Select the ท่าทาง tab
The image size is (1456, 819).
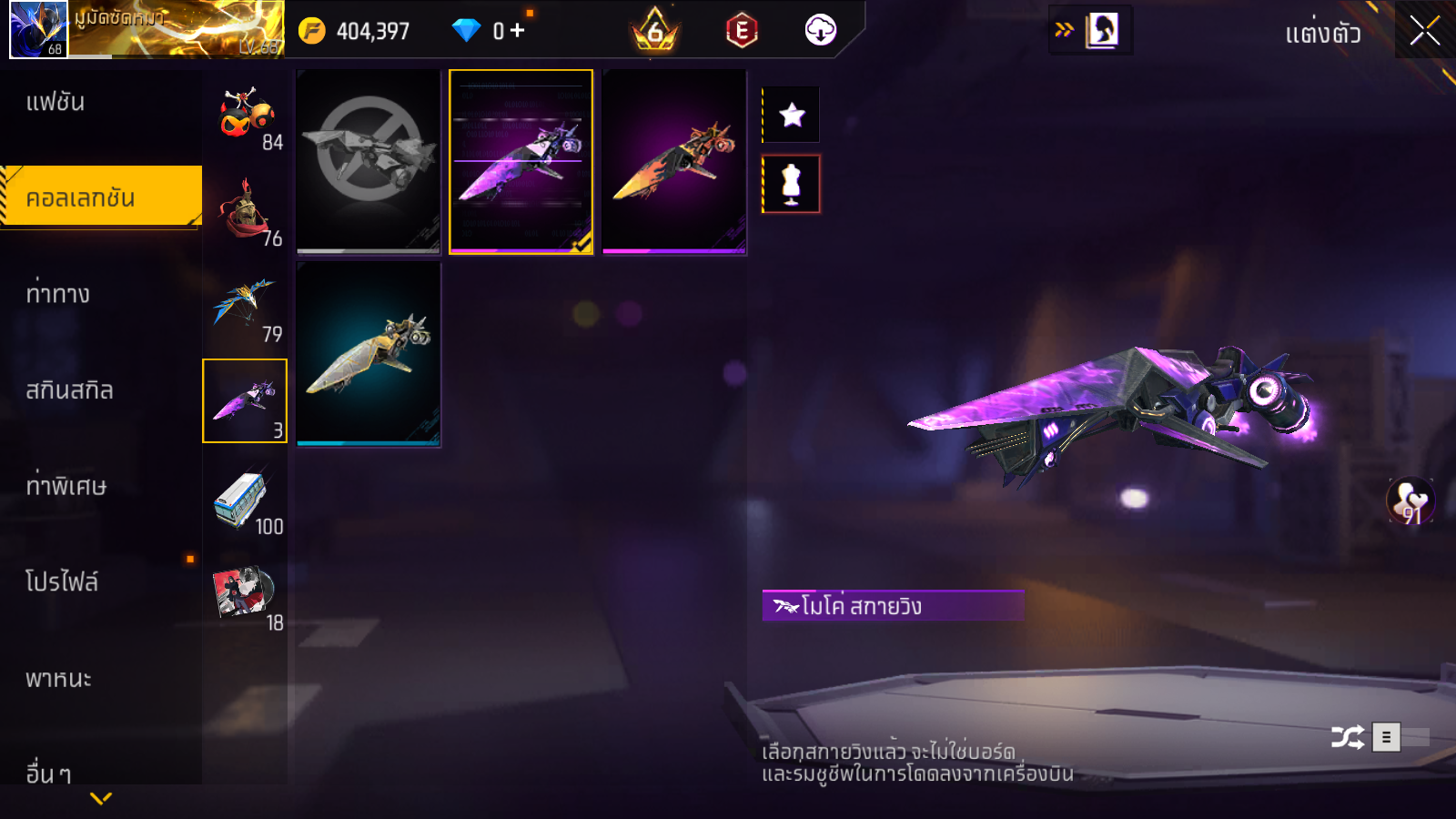point(58,294)
